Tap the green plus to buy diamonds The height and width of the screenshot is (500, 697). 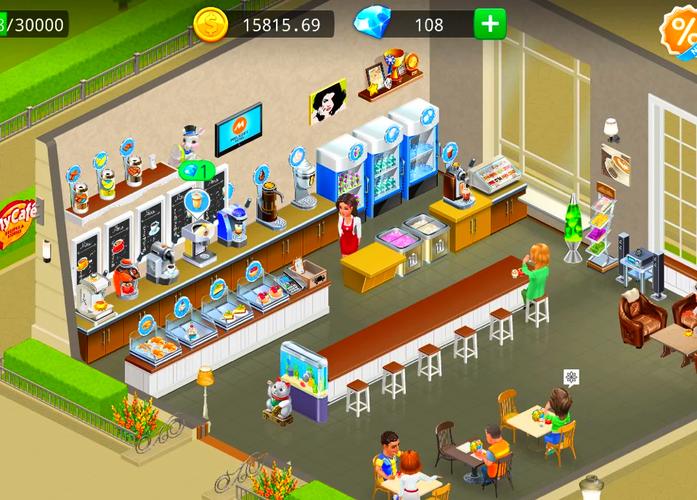pyautogui.click(x=490, y=23)
